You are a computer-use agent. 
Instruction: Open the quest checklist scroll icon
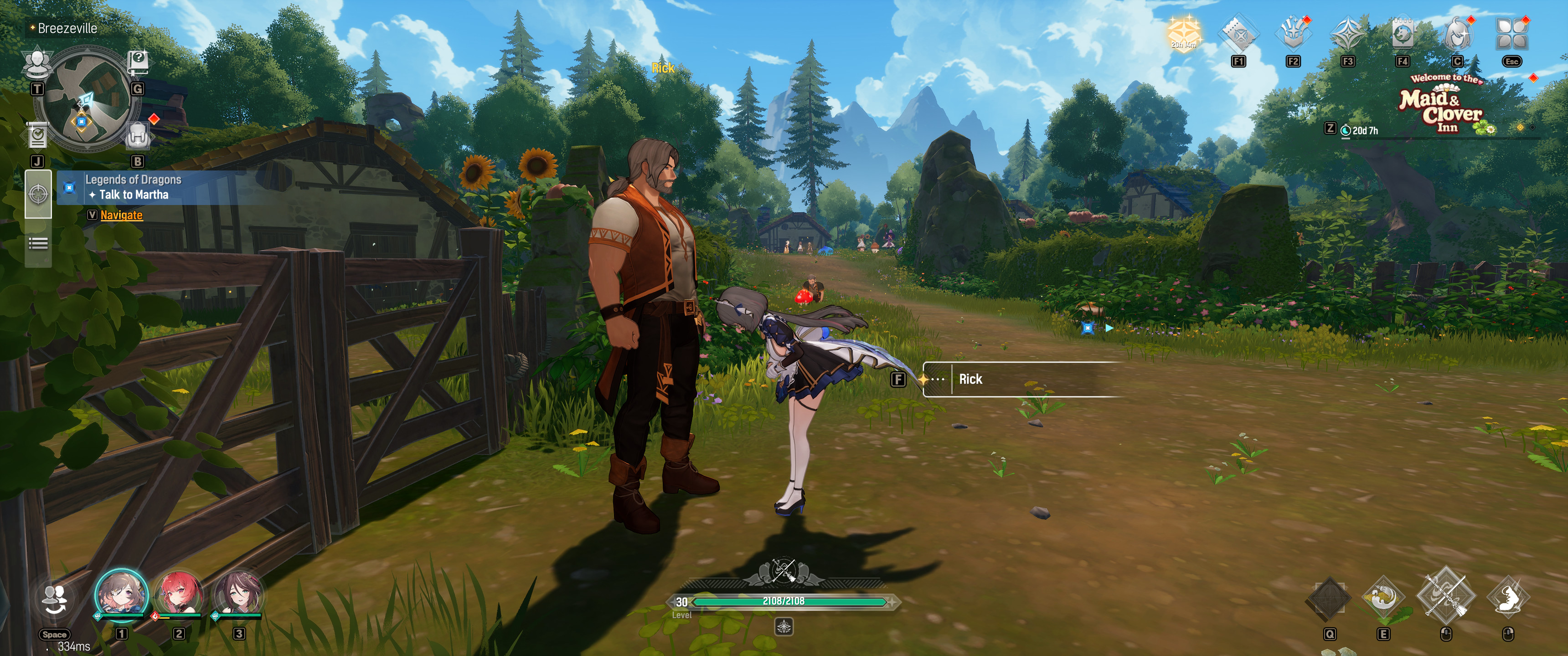[x=38, y=136]
